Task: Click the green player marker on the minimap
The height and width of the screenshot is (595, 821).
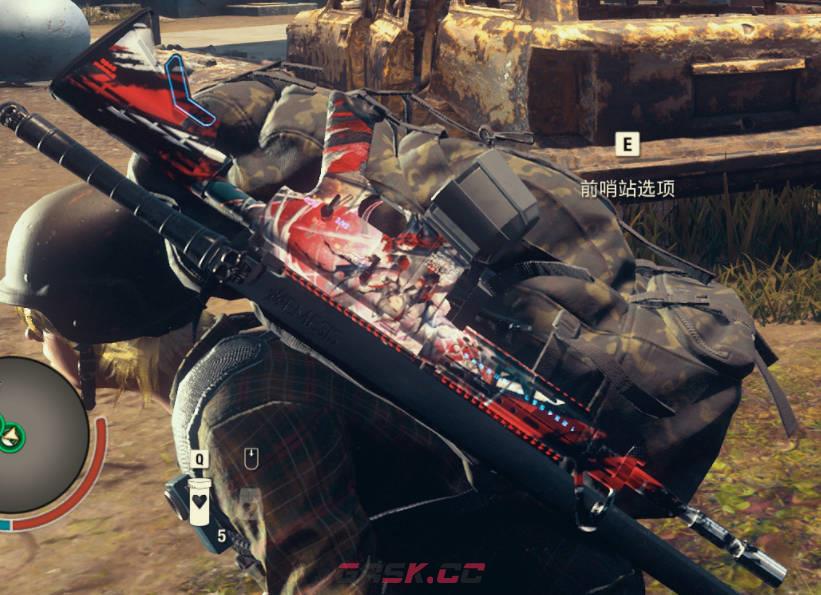Action: [x=12, y=433]
